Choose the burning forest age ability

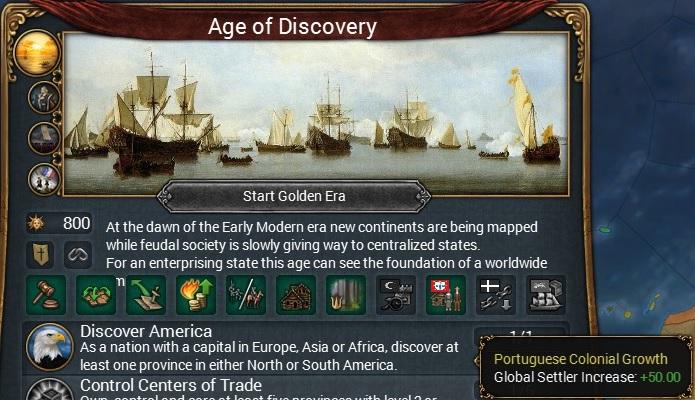coord(346,295)
